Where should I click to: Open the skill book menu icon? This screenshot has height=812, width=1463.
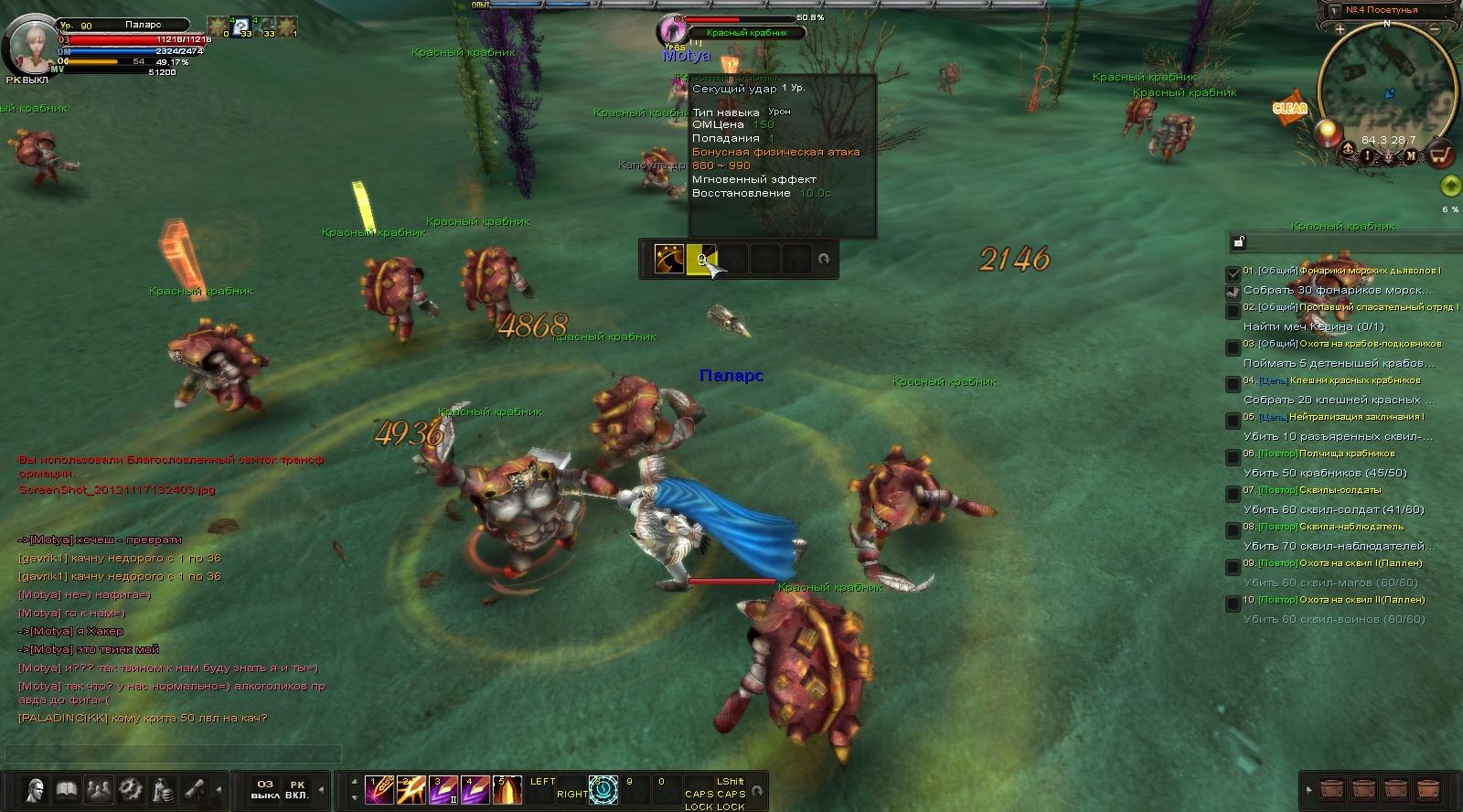(67, 790)
